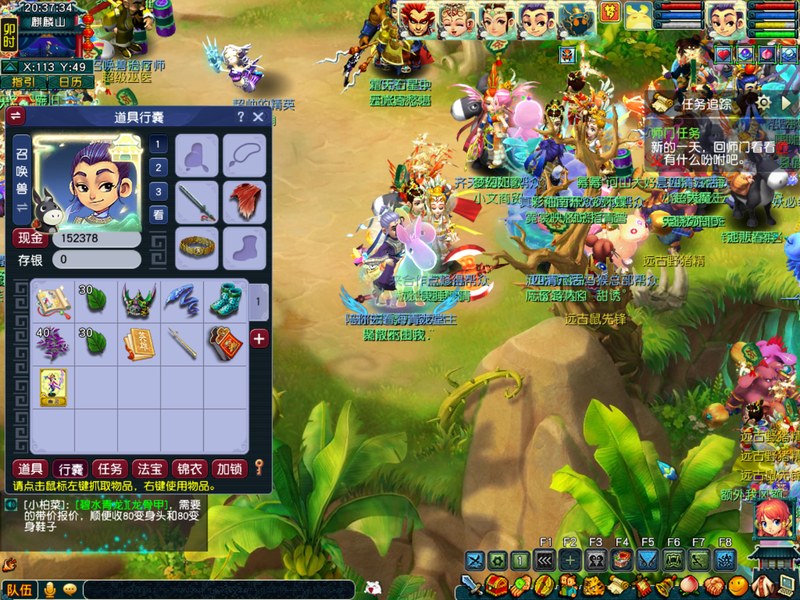The width and height of the screenshot is (800, 600).
Task: Click the 加锁 lock button
Action: coord(228,468)
